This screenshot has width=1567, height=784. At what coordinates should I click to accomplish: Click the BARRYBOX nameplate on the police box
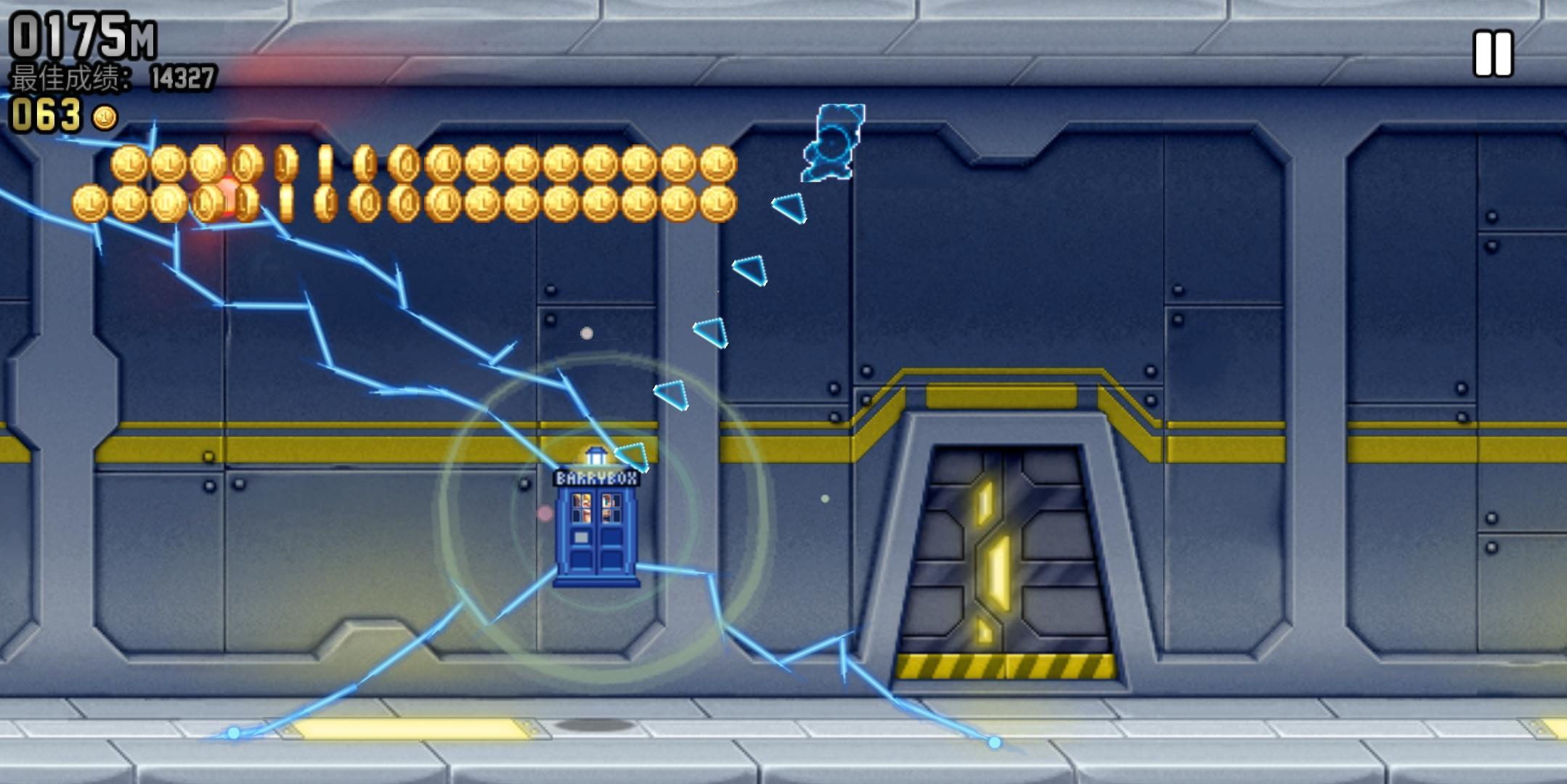click(598, 479)
